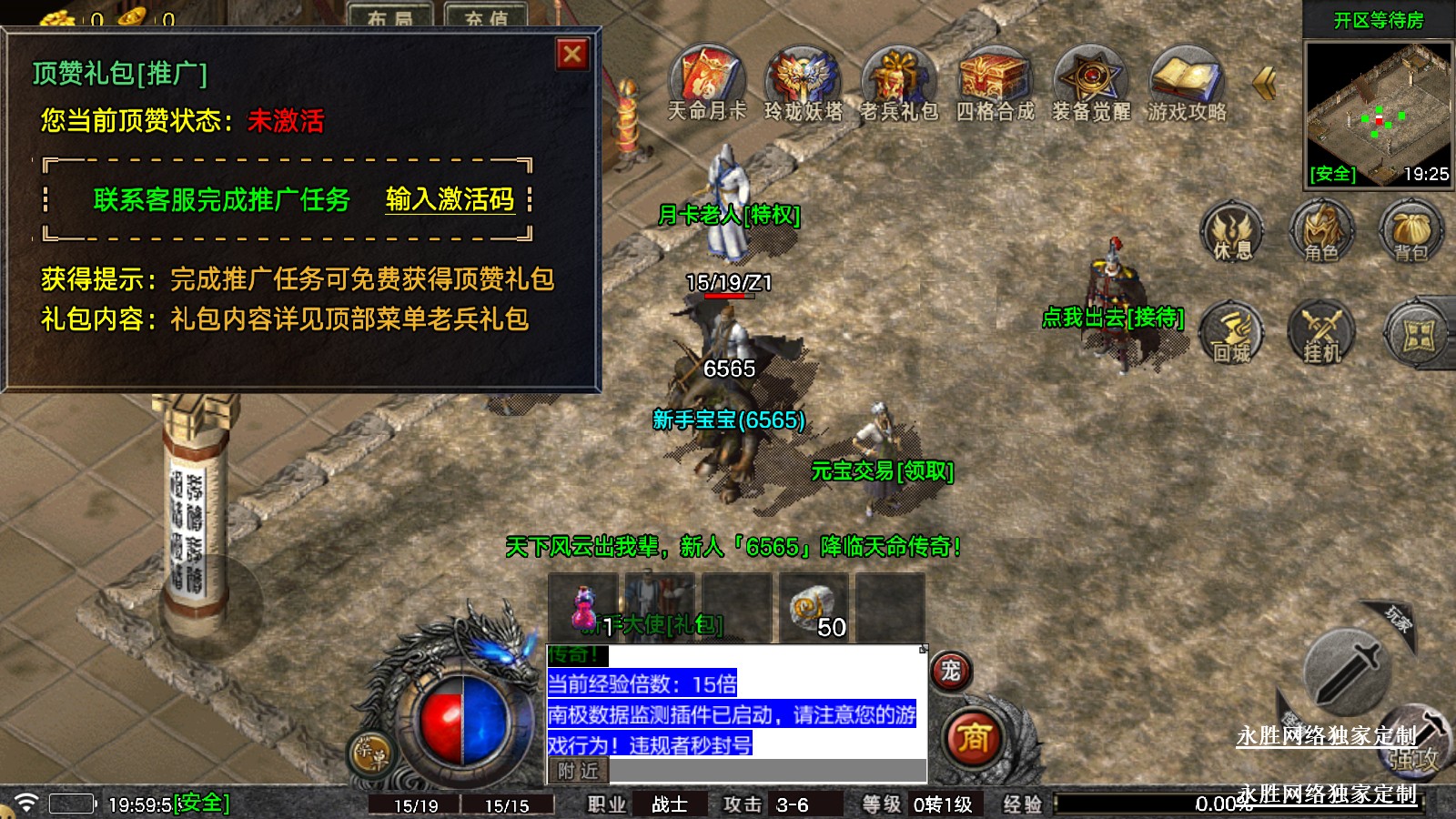Open the 背包 bag
The width and height of the screenshot is (1456, 819).
(1410, 234)
